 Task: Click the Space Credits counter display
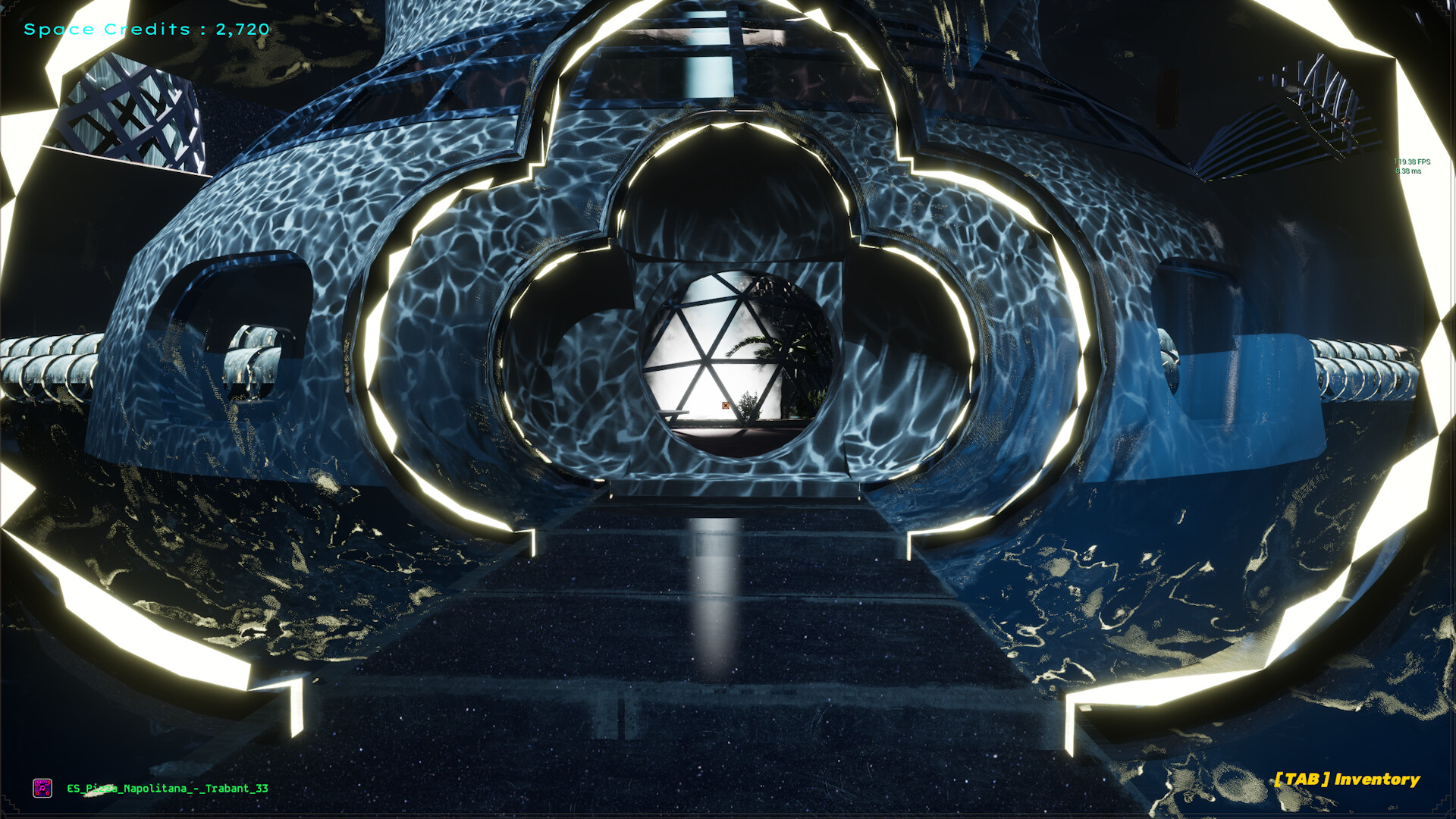click(144, 30)
